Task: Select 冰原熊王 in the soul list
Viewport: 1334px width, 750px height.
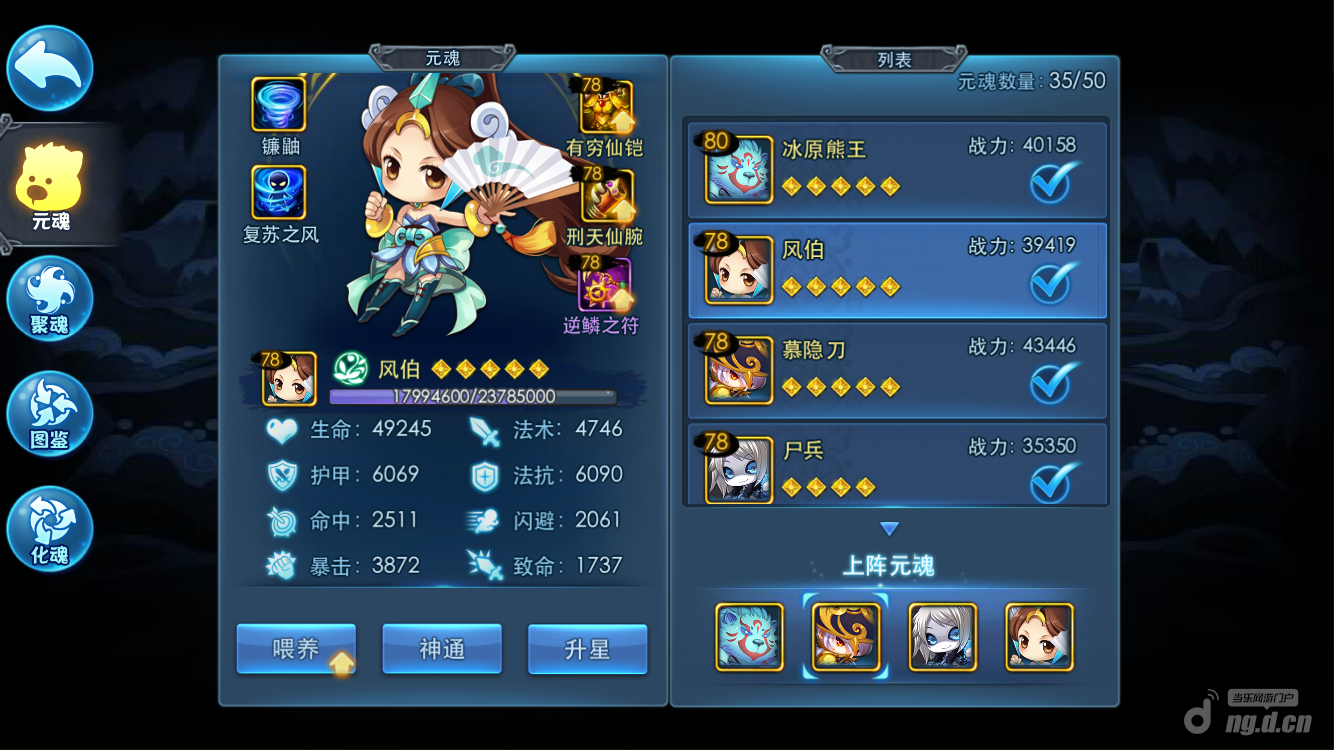Action: [x=897, y=169]
